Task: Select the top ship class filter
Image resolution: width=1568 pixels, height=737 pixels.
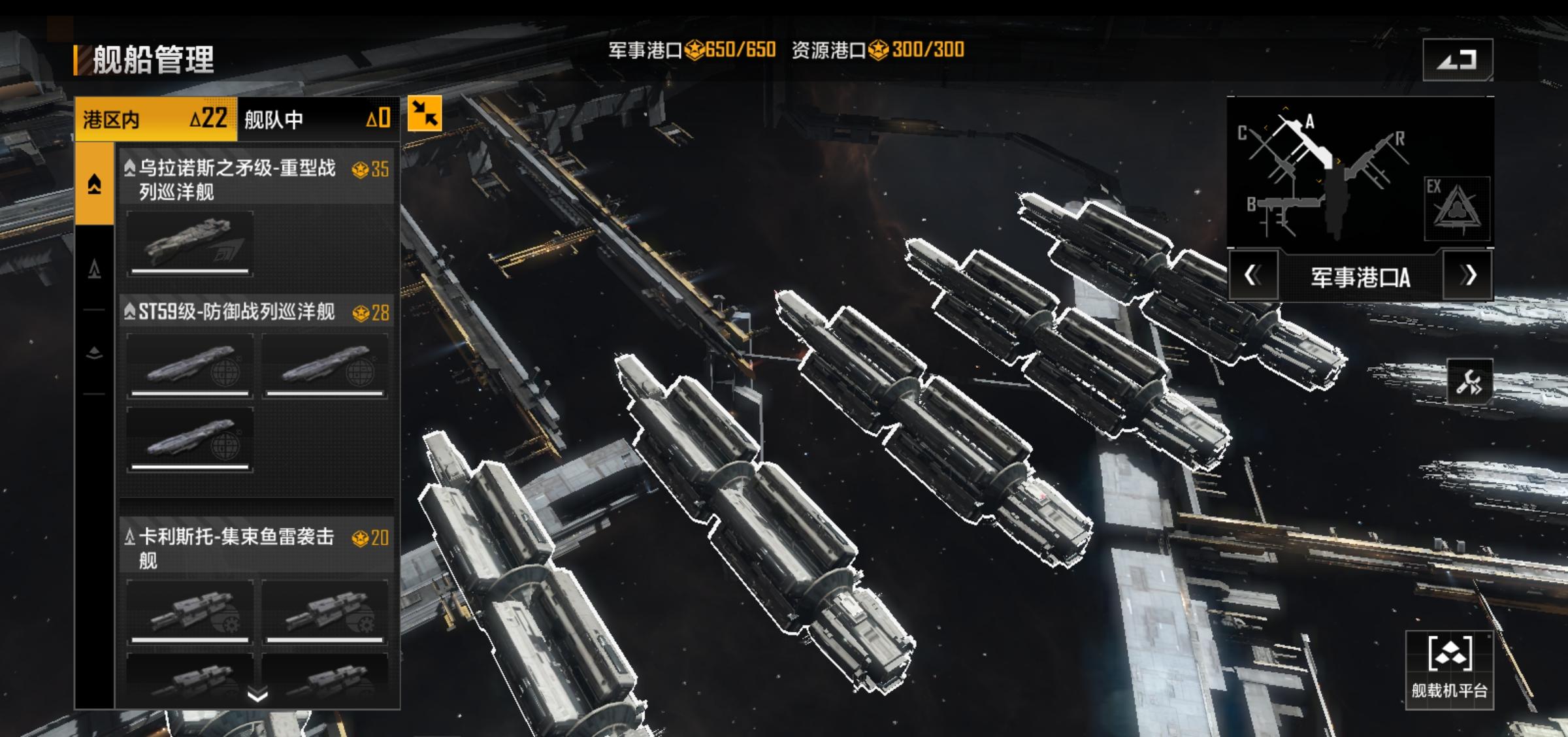Action: click(95, 184)
